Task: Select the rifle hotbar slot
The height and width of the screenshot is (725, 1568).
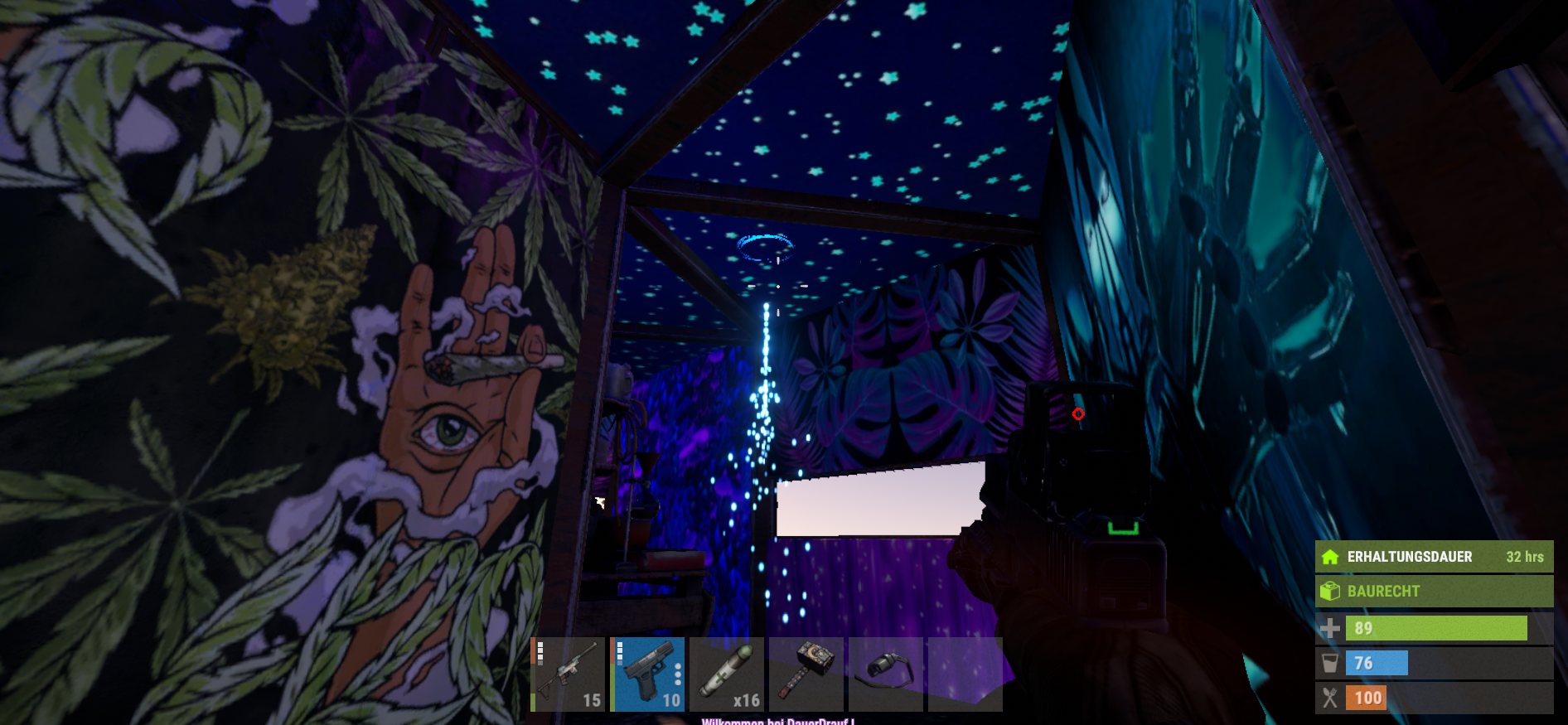Action: 568,674
